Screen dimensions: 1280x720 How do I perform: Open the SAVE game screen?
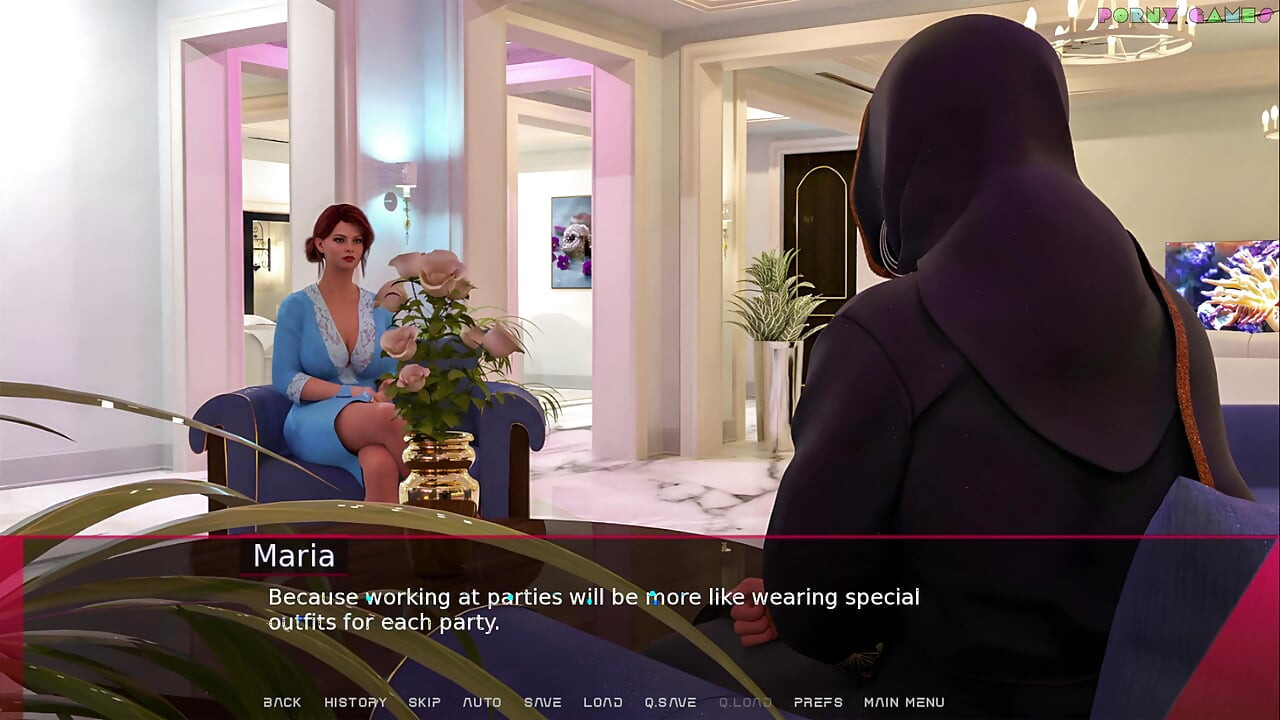(x=543, y=702)
